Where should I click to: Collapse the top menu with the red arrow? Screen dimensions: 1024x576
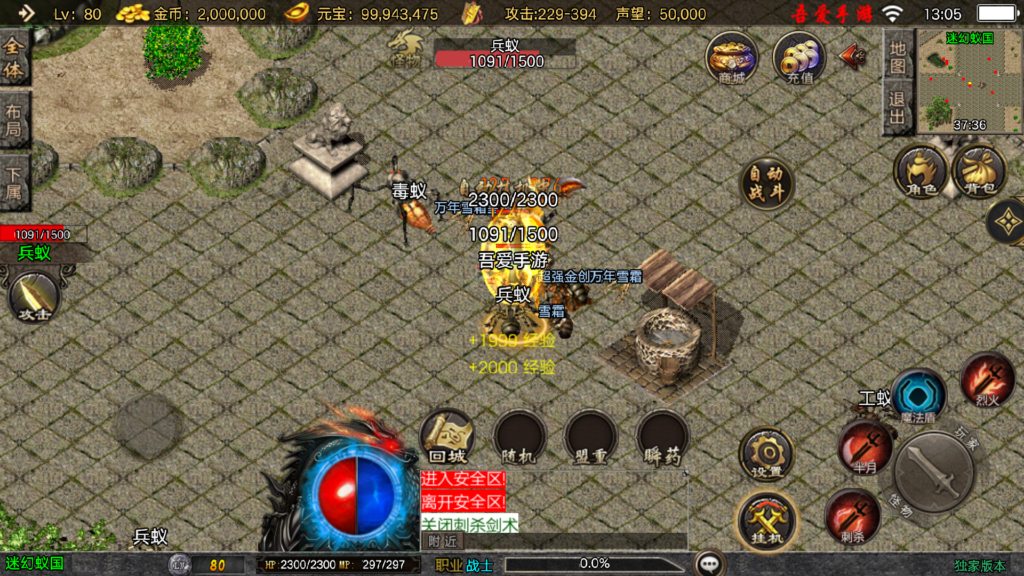click(853, 55)
